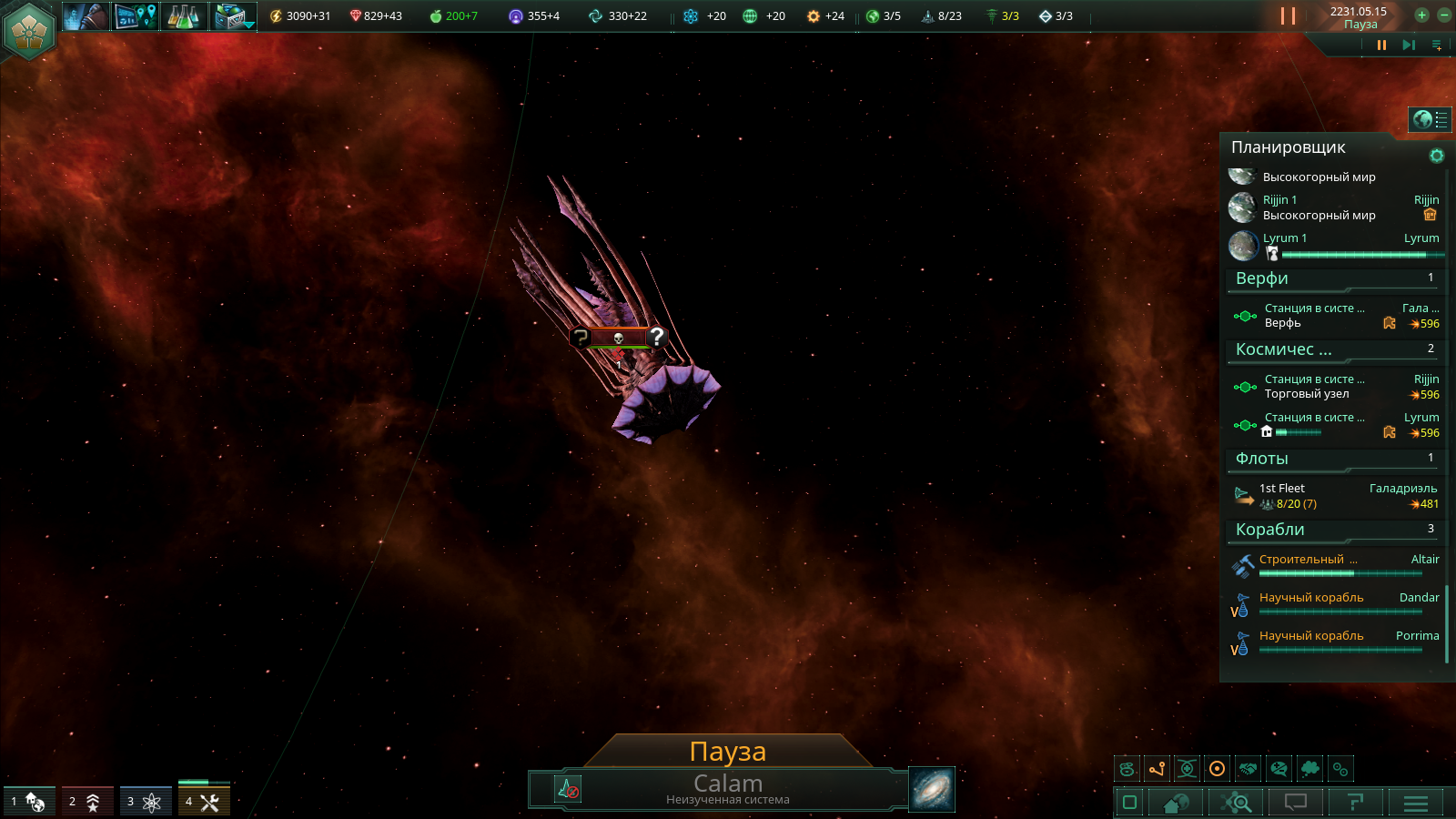
Task: Toggle the handshake diplomacy map mode
Action: tap(1249, 769)
